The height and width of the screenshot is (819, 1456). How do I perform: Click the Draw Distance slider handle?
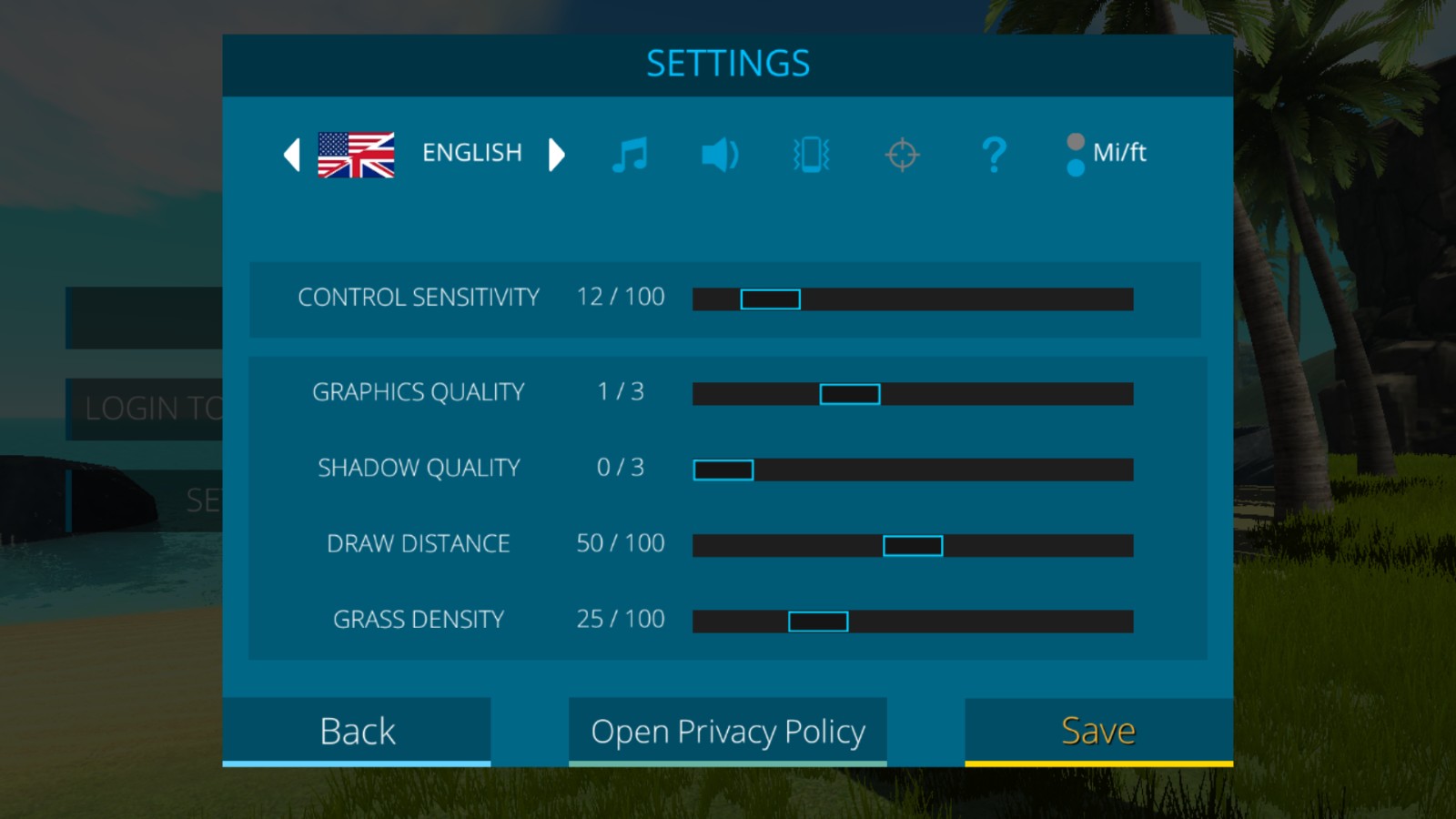click(x=913, y=546)
